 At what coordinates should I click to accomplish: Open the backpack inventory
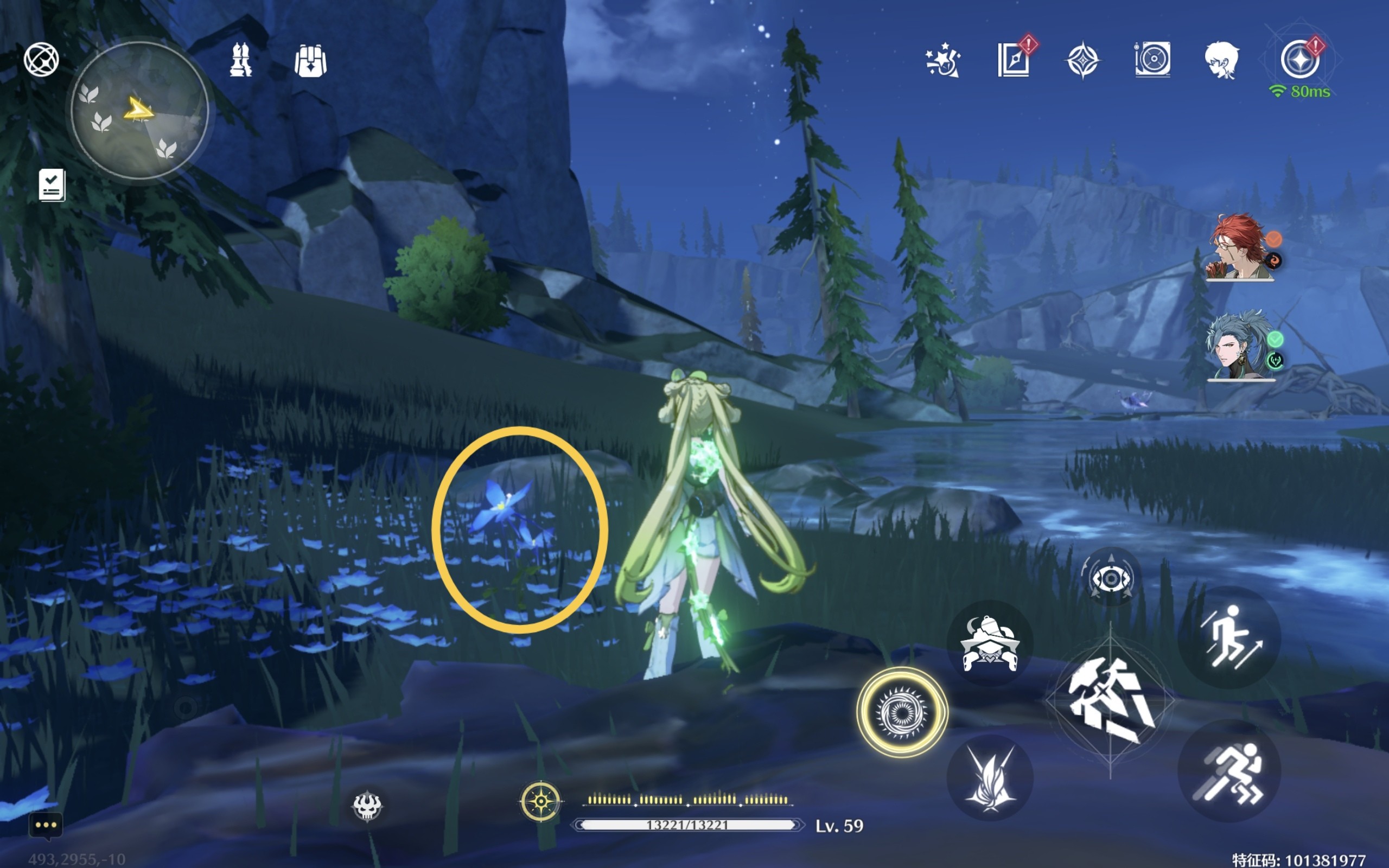310,61
